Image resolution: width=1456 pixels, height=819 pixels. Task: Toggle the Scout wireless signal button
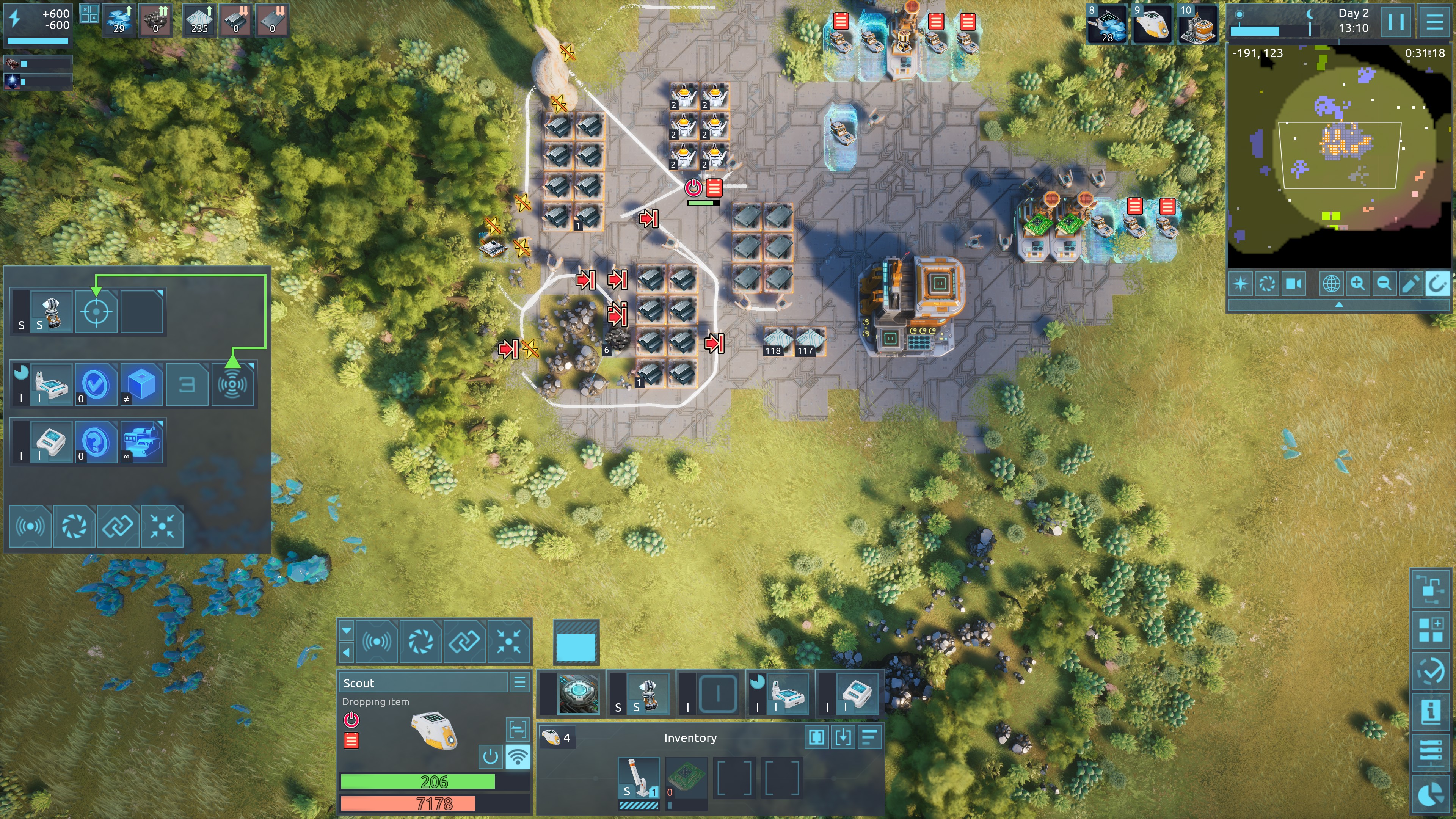517,756
